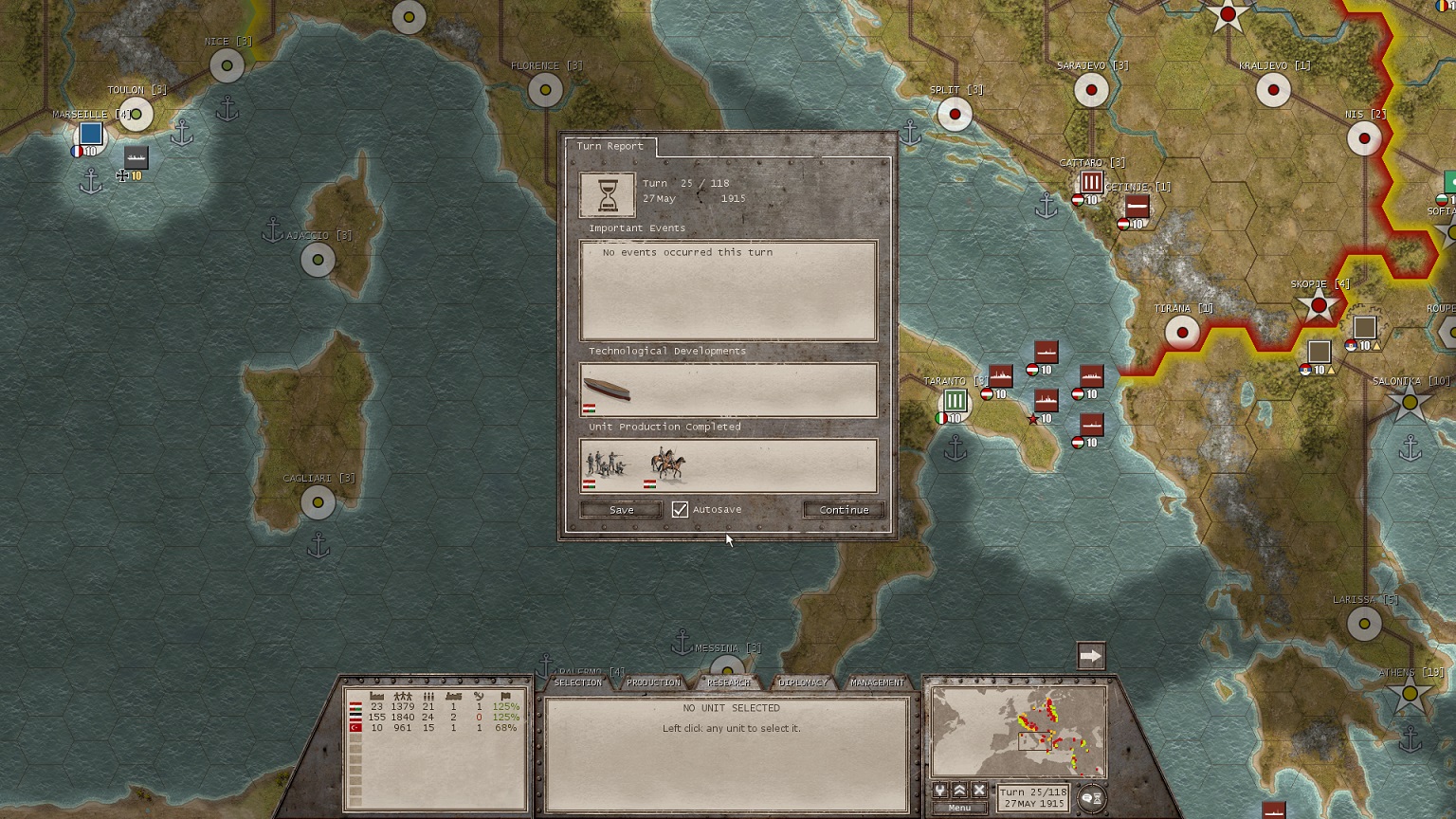
Task: Open the Management tab
Action: [877, 682]
